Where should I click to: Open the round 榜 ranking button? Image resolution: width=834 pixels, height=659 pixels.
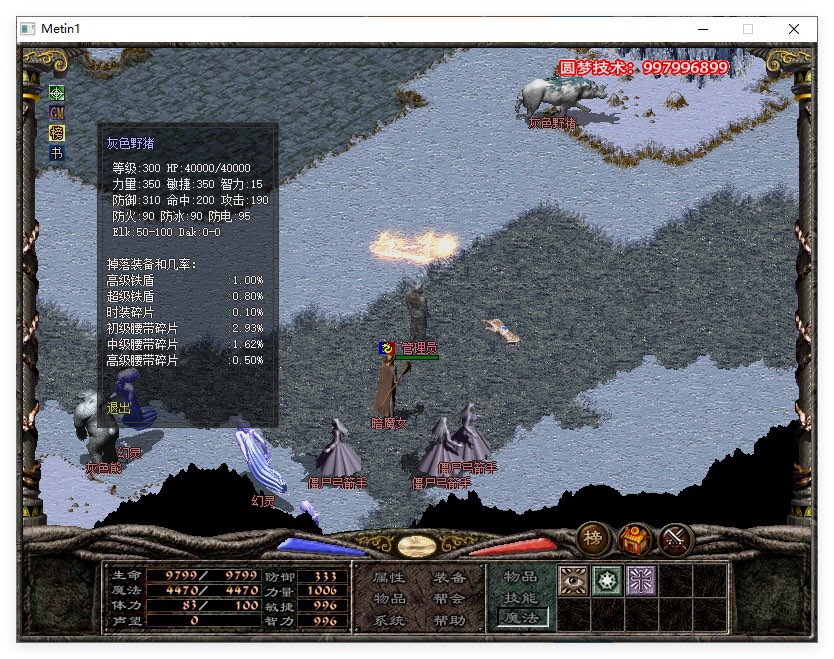(594, 538)
